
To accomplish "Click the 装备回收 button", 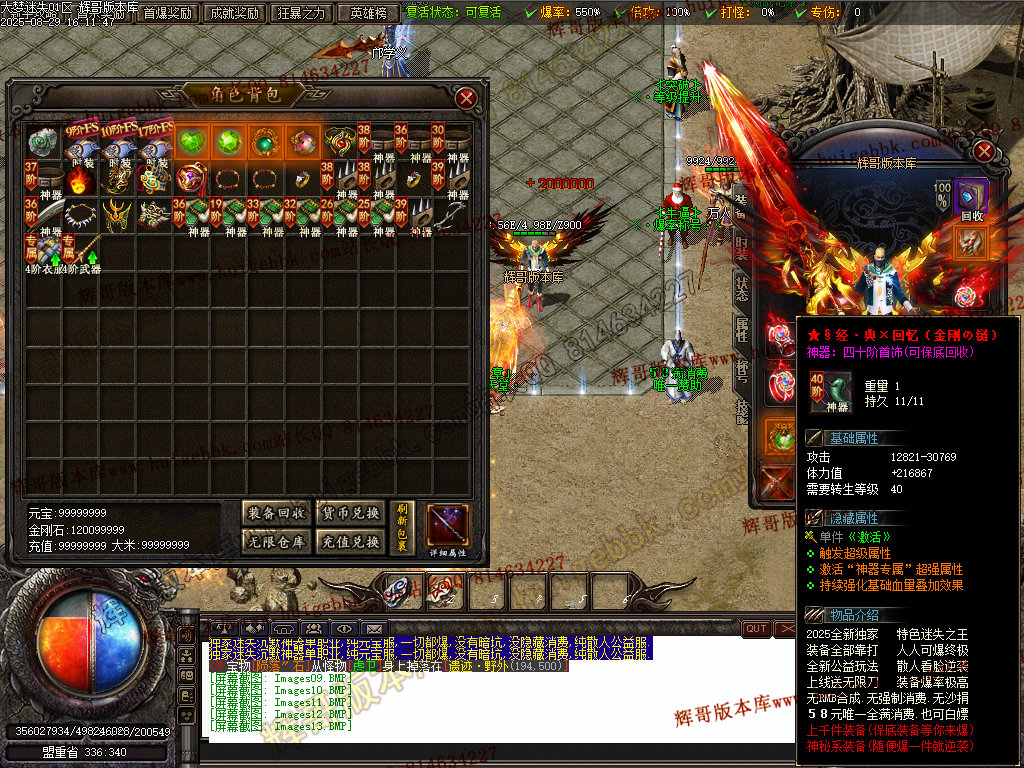I will pos(277,513).
